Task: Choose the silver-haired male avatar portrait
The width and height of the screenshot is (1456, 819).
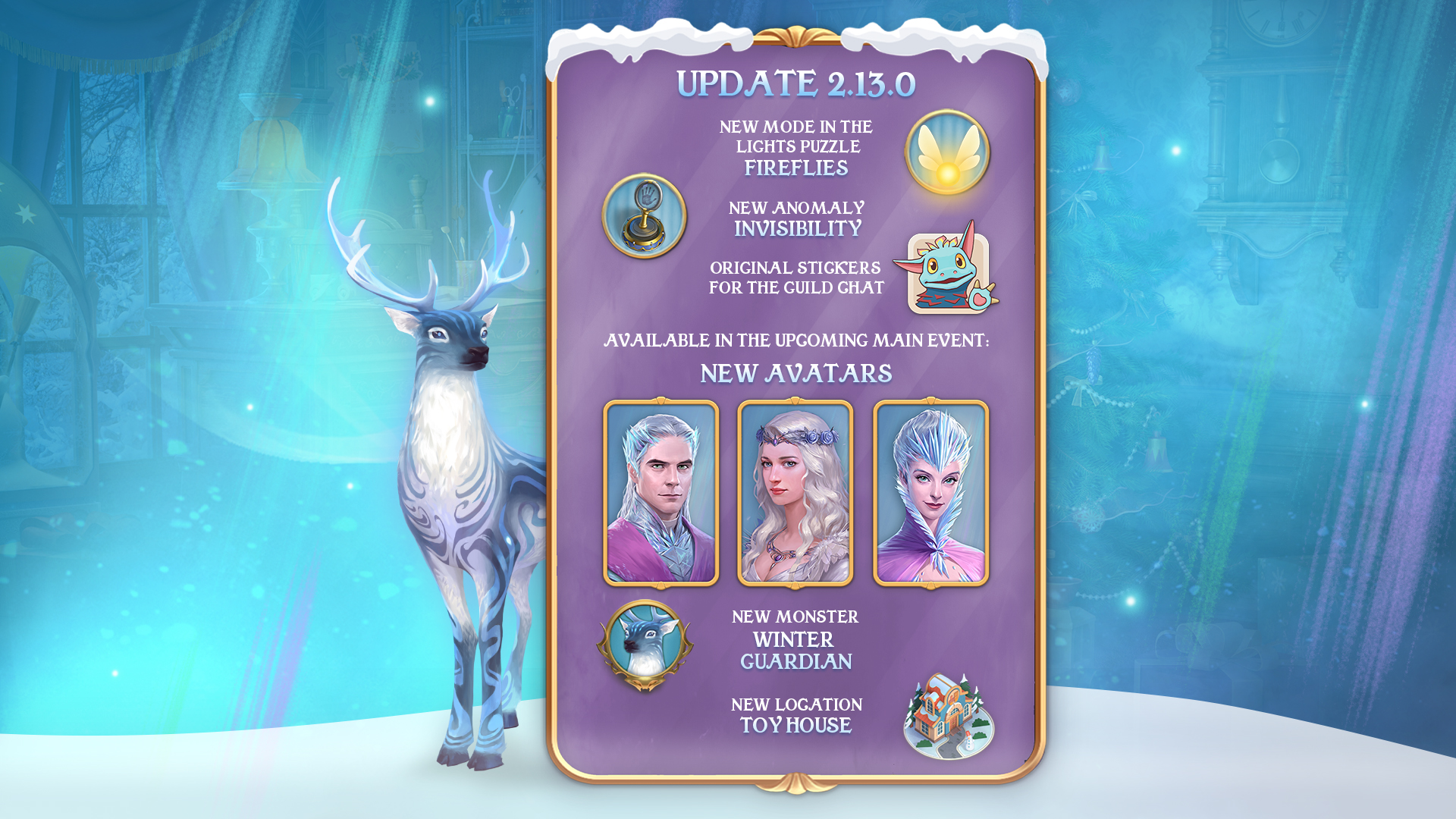Action: pos(661,493)
